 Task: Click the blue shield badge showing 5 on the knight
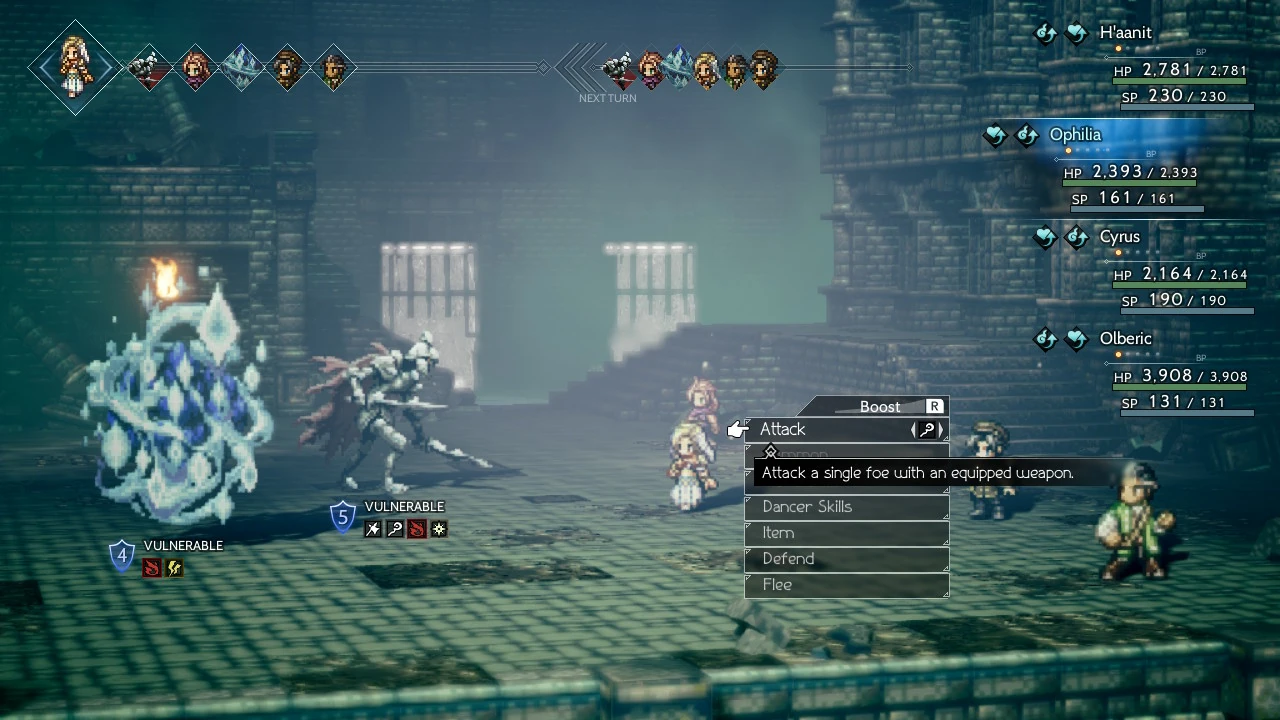click(x=342, y=516)
